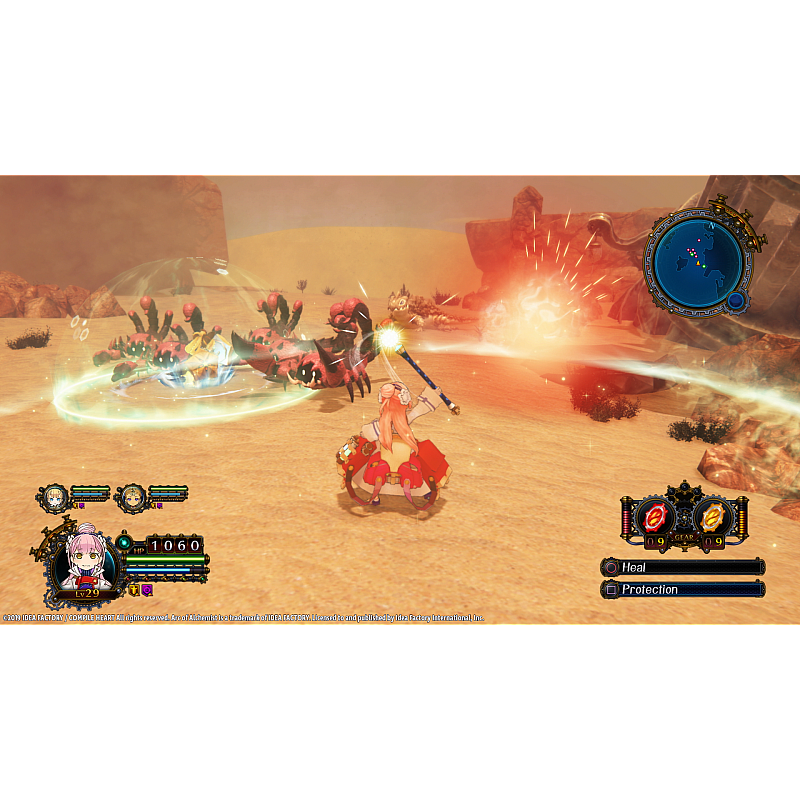Screen dimensions: 800x800
Task: Open the circular minimap radar
Action: click(x=697, y=261)
